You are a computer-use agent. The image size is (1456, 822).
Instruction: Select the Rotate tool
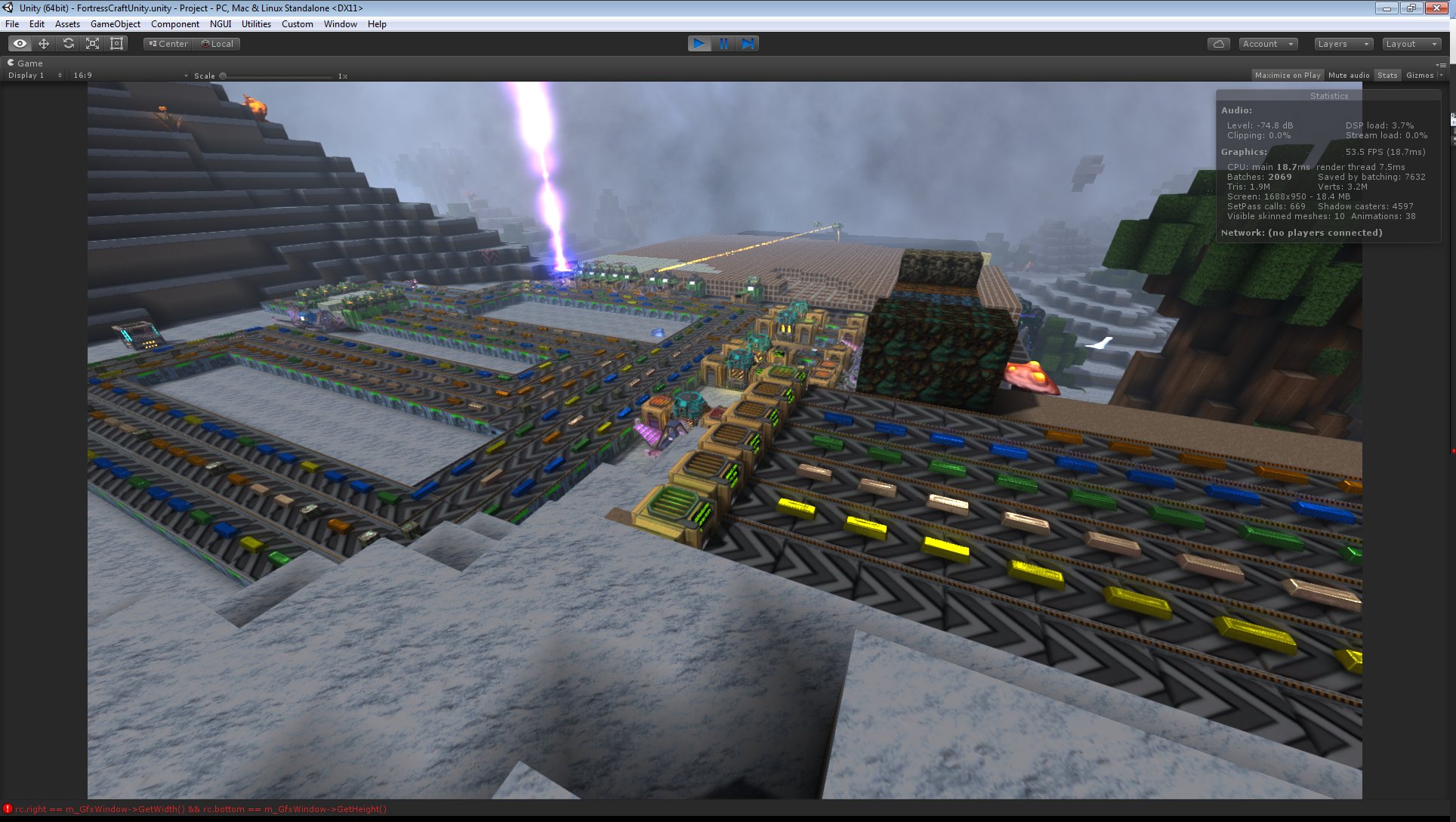68,43
